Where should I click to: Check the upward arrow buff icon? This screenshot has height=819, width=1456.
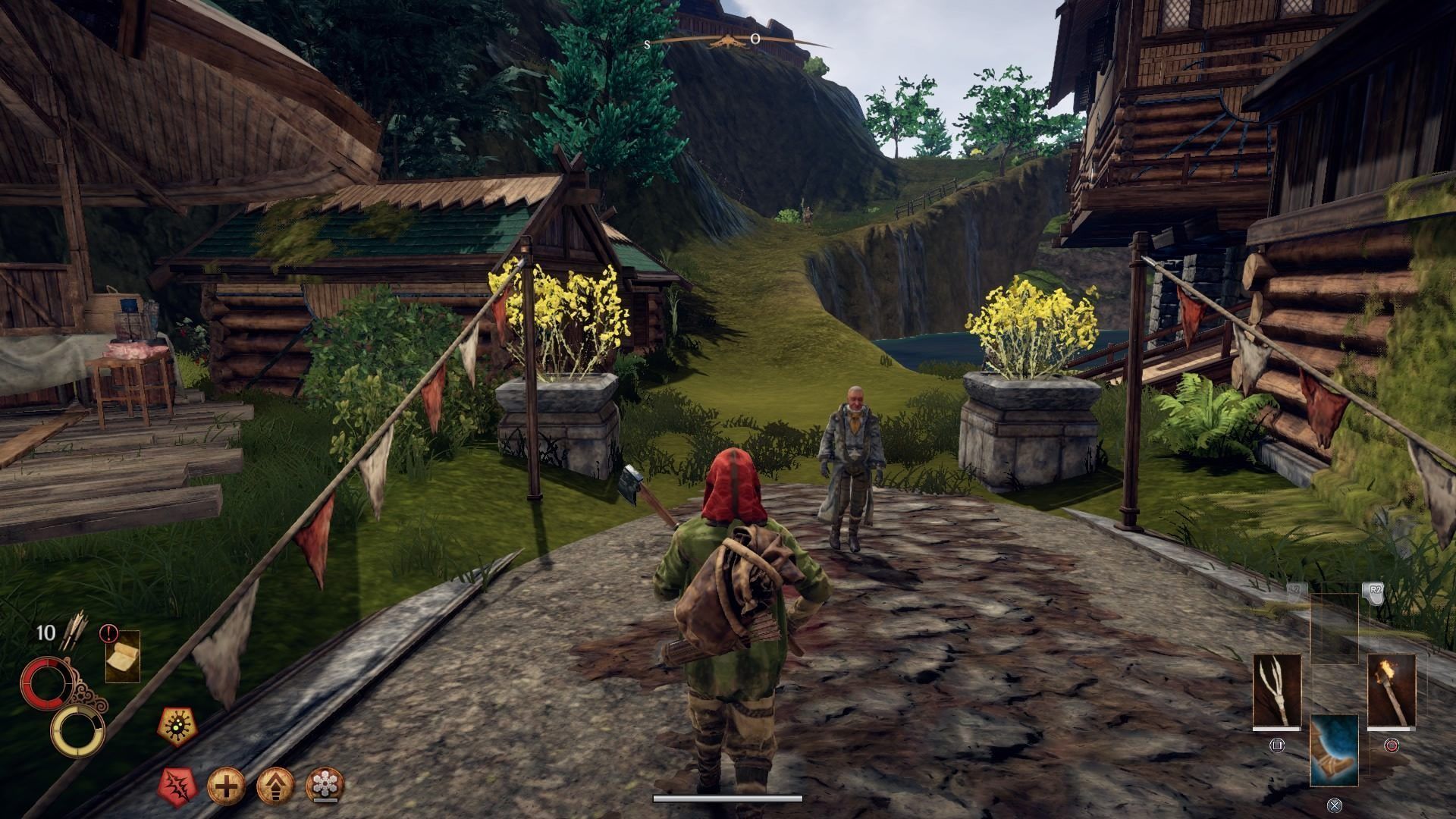(275, 784)
